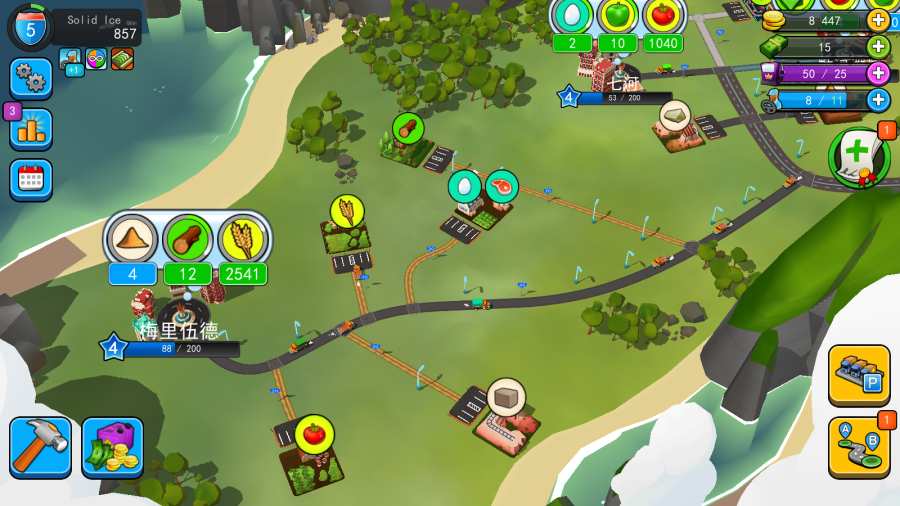
Task: Open the calendar events button
Action: 31,180
